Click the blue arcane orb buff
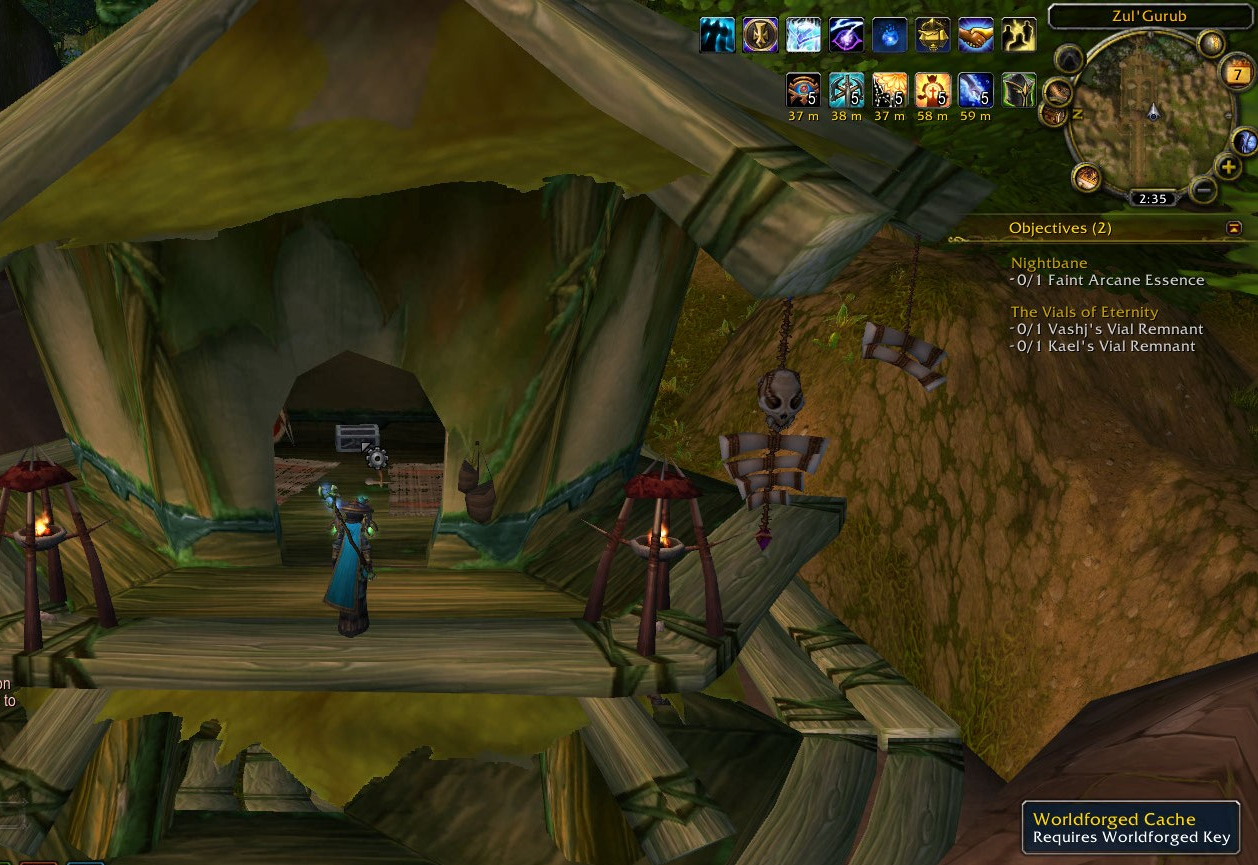This screenshot has height=865, width=1258. [889, 35]
